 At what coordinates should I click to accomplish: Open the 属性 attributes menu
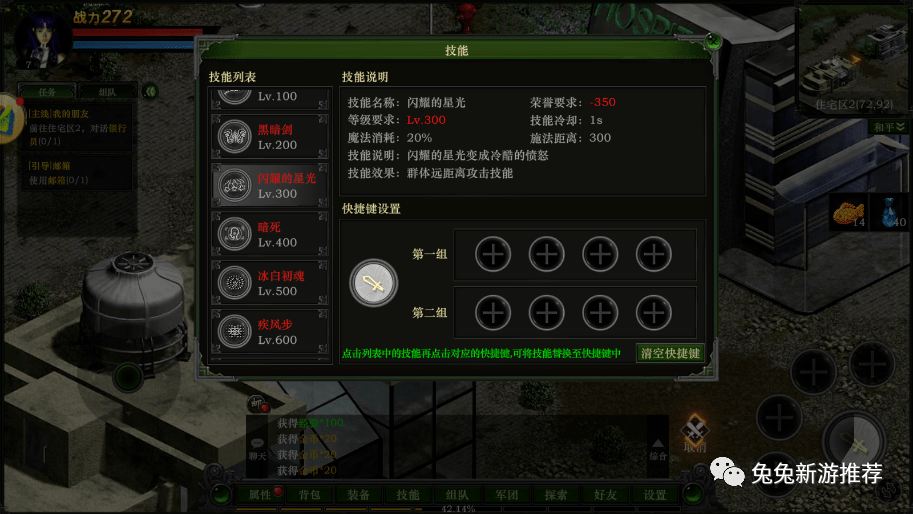pyautogui.click(x=260, y=495)
